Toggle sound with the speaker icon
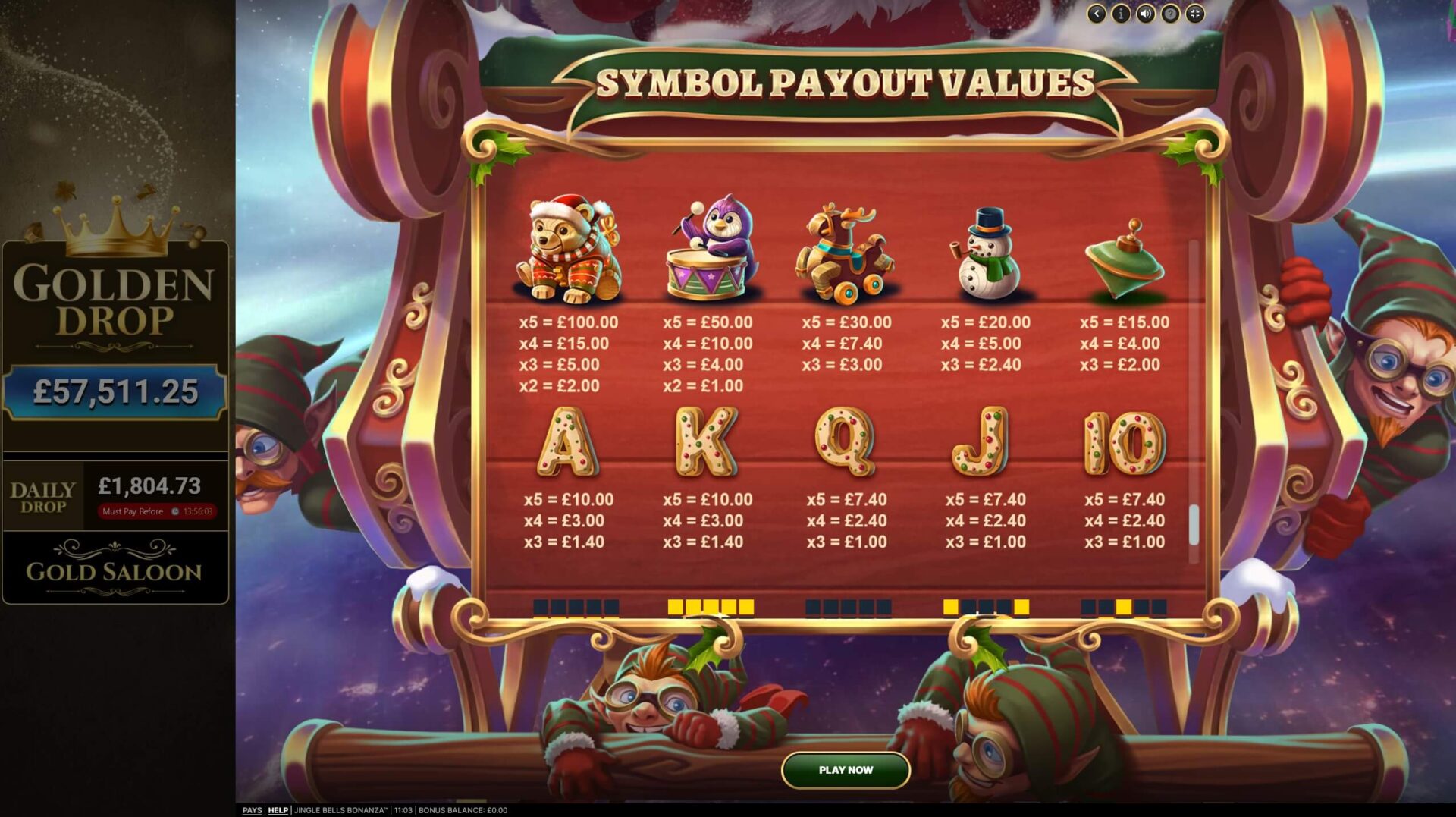The image size is (1456, 817). 1145,14
